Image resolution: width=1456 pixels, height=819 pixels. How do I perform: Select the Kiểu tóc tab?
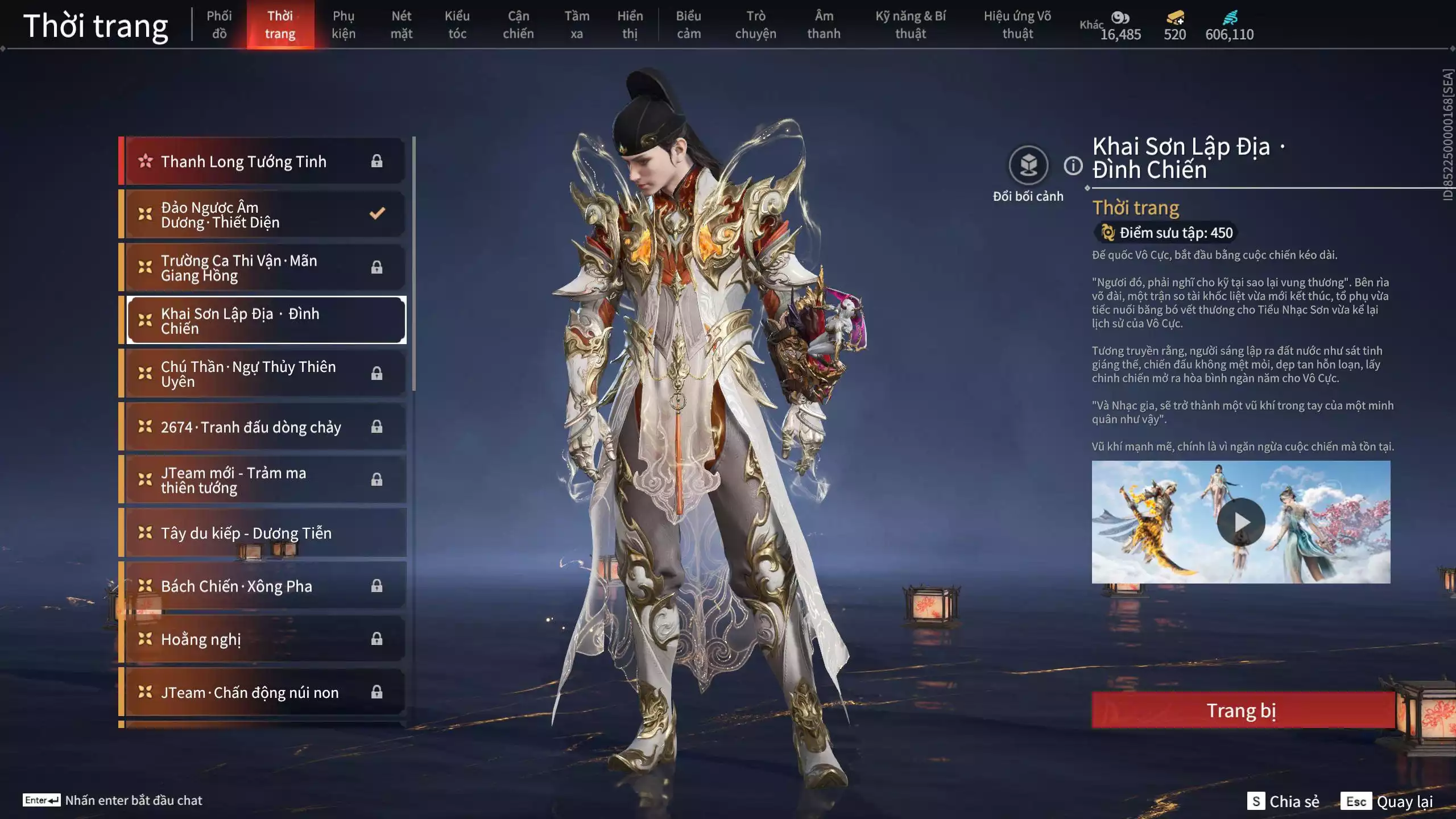457,25
